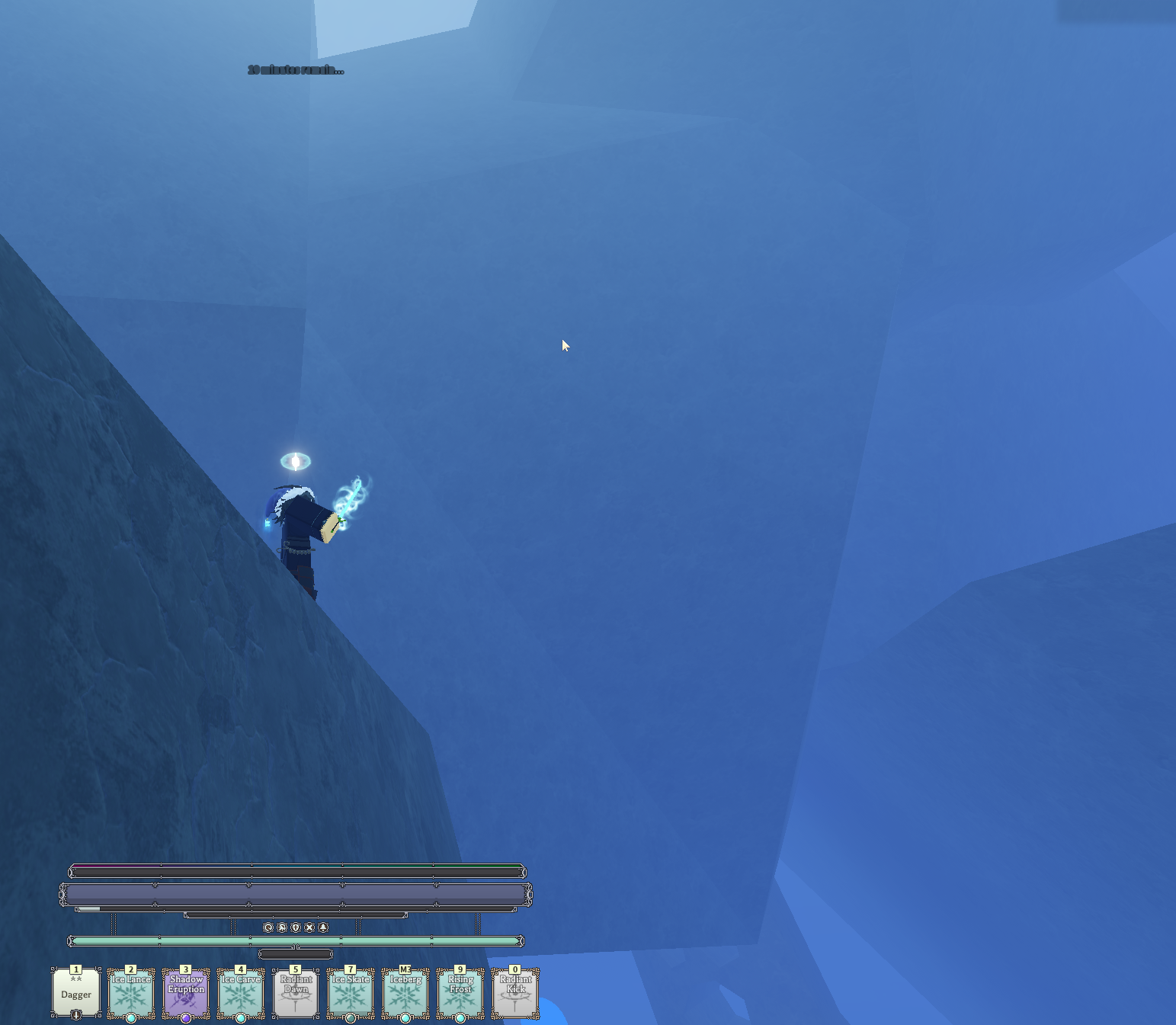Activate the Ice Skate ability
This screenshot has width=1176, height=1025.
pos(351,993)
